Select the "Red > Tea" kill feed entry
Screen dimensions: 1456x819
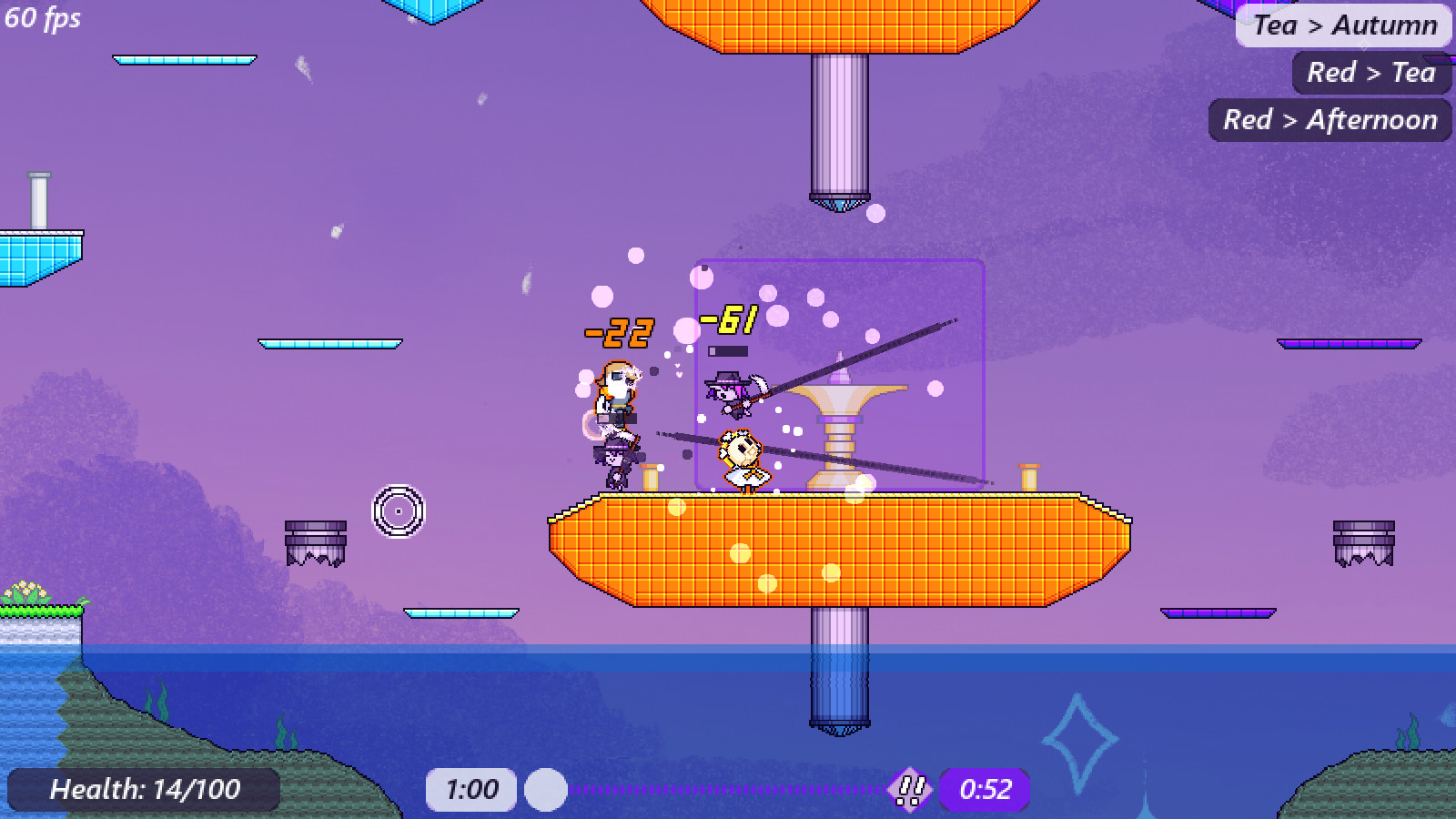[x=1370, y=73]
